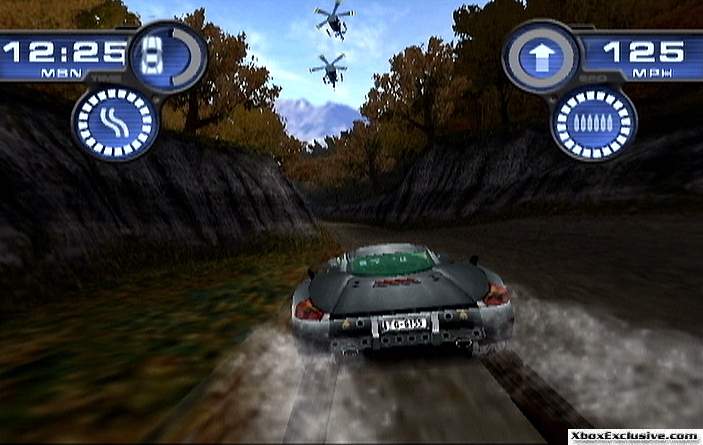This screenshot has height=445, width=703.
Task: Click the up arrow gear indicator
Action: [541, 56]
